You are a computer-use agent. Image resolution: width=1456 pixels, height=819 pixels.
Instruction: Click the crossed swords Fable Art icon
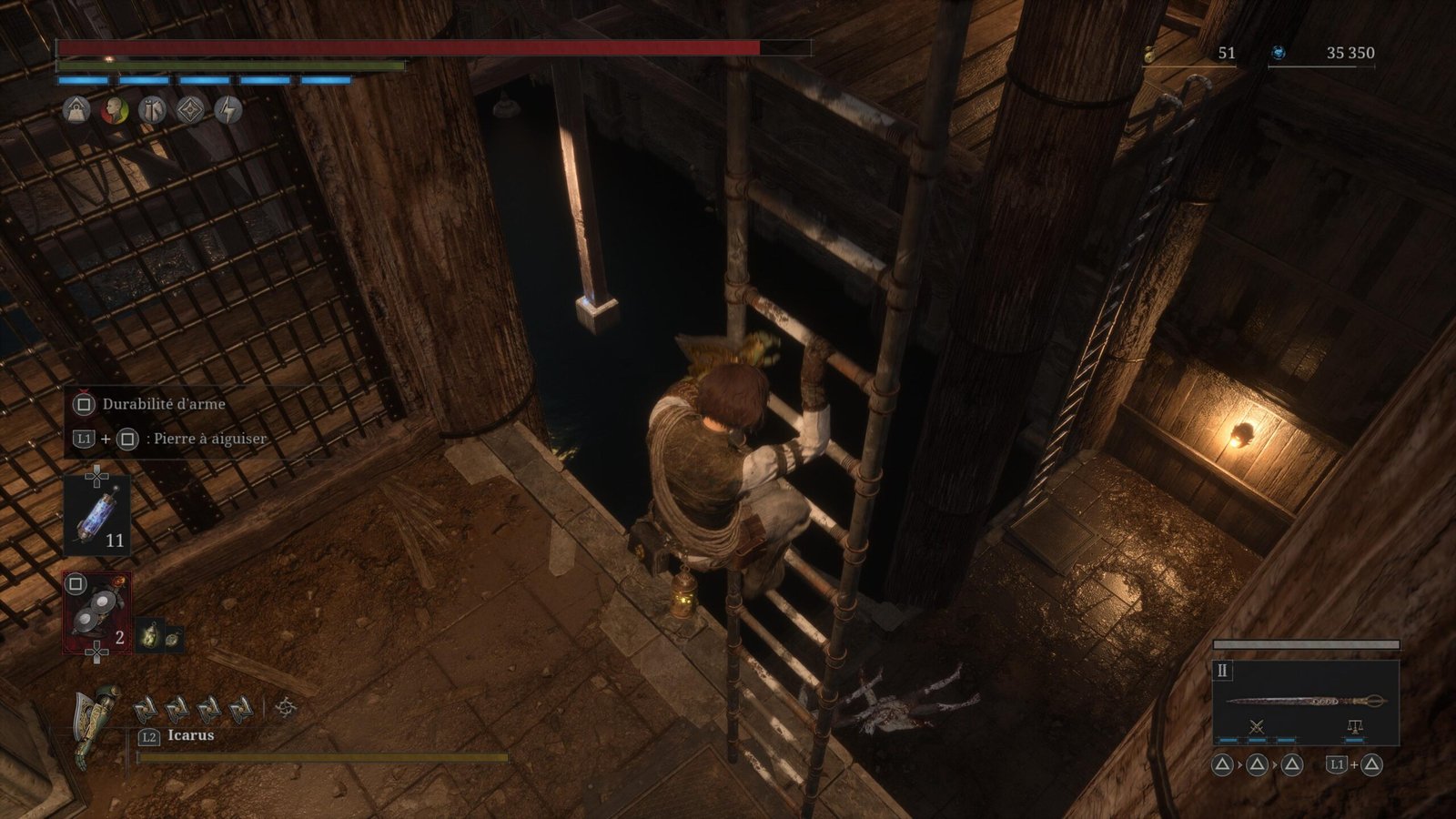pos(1257,726)
